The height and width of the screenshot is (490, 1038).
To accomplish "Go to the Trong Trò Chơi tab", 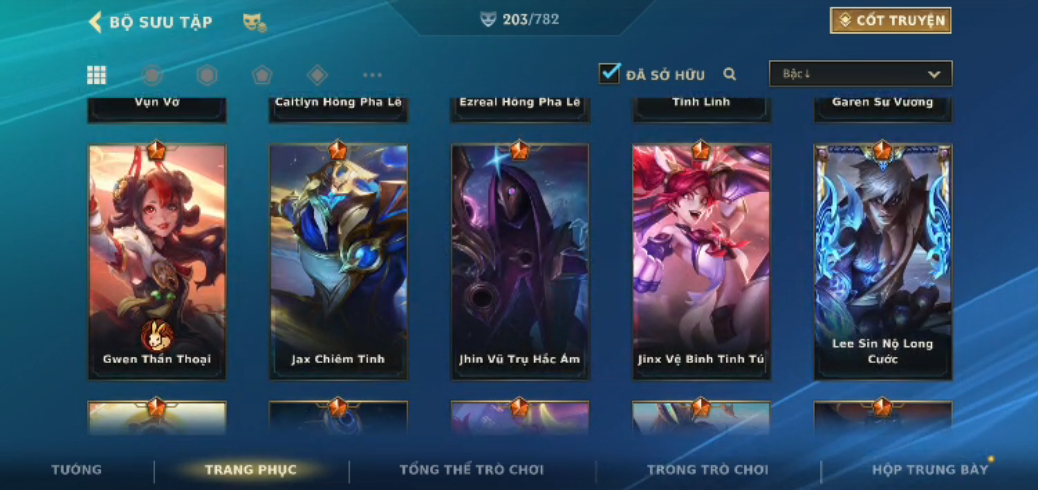I will pos(707,470).
